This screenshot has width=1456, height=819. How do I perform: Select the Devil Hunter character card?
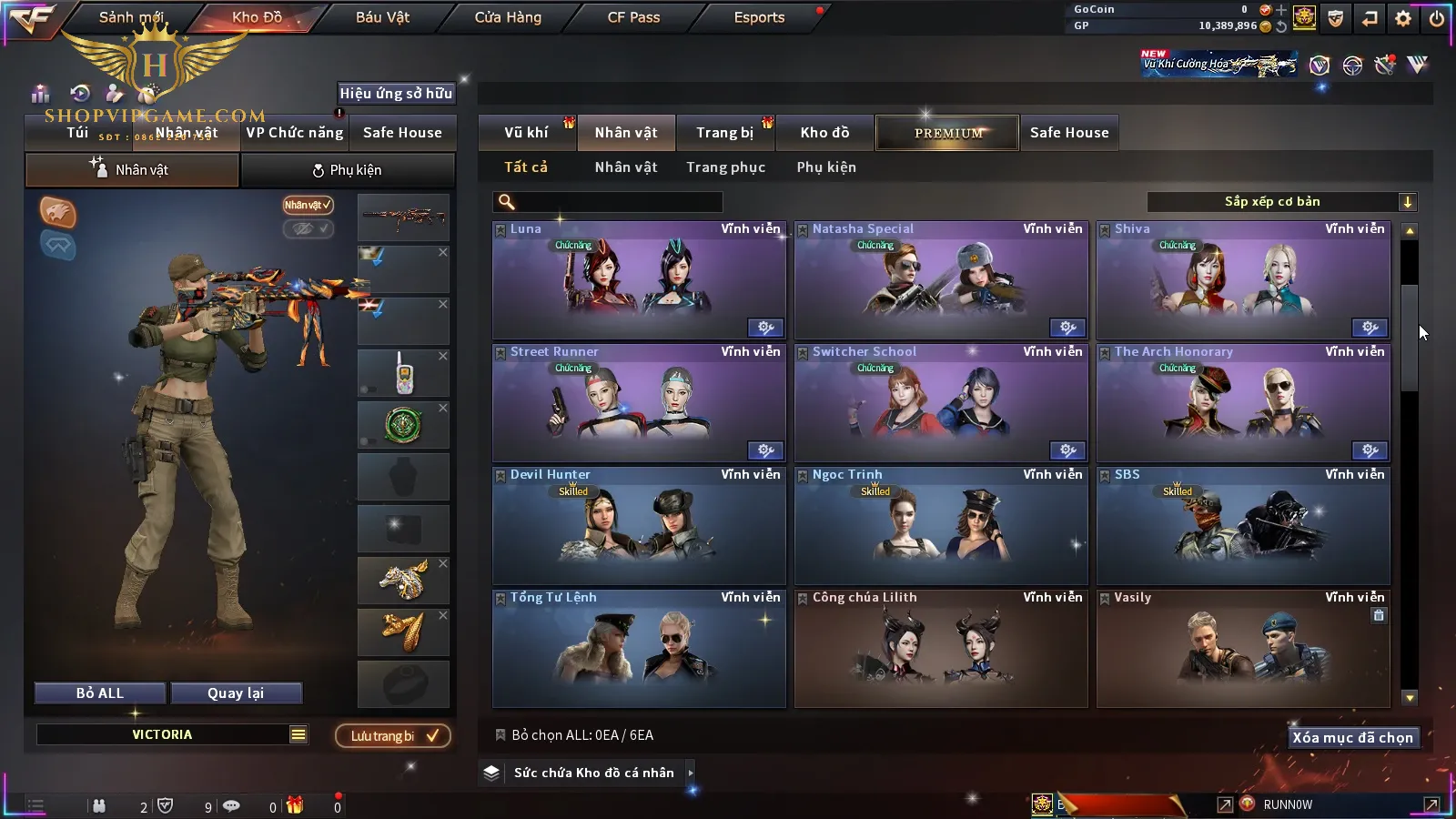click(x=639, y=526)
